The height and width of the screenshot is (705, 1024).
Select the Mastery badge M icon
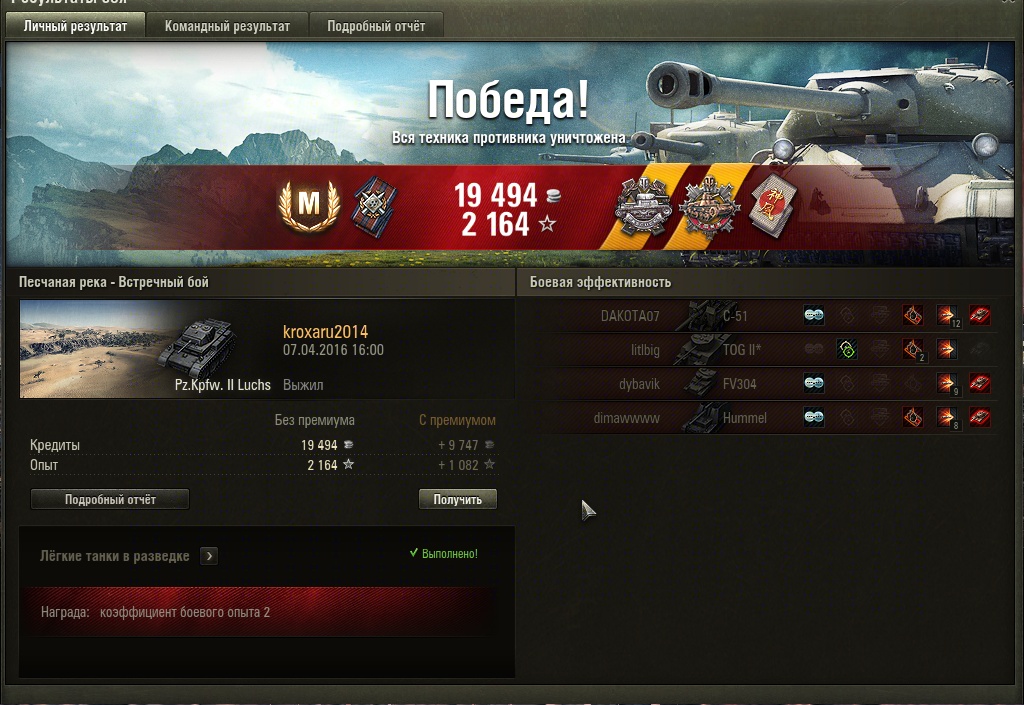pyautogui.click(x=309, y=206)
